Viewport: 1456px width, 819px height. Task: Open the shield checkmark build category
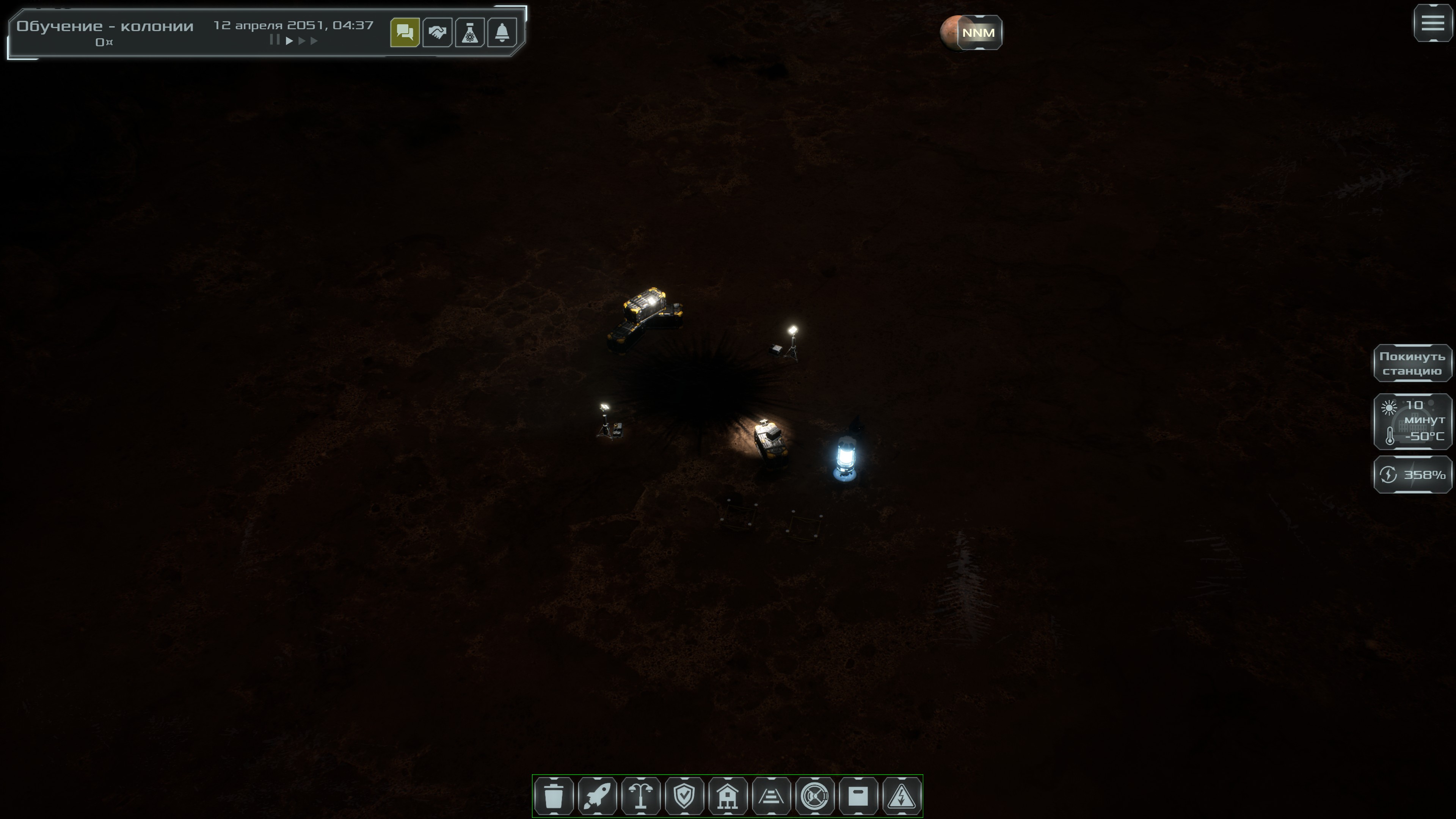[x=684, y=796]
